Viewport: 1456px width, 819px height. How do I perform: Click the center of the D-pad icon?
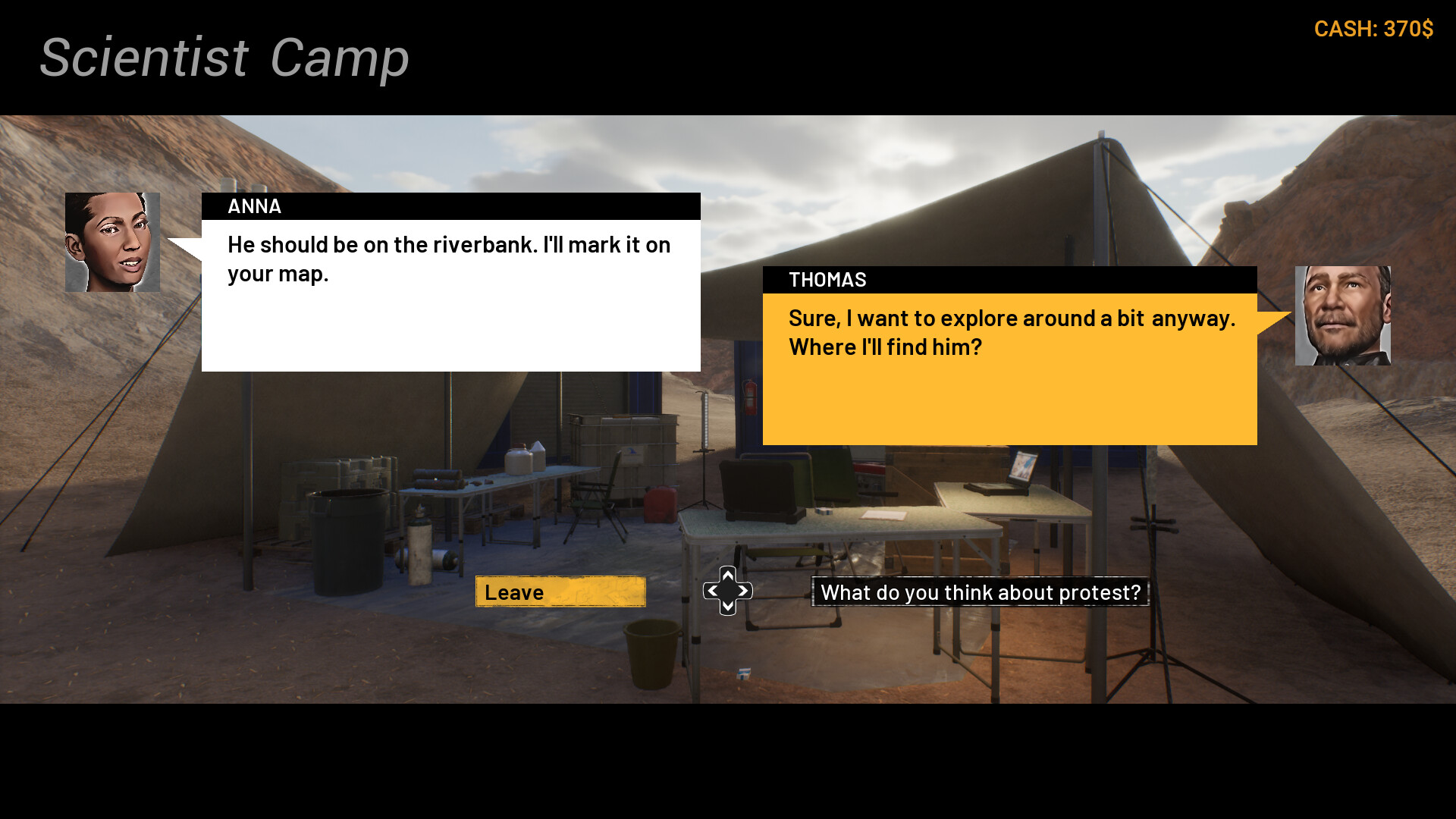(727, 591)
